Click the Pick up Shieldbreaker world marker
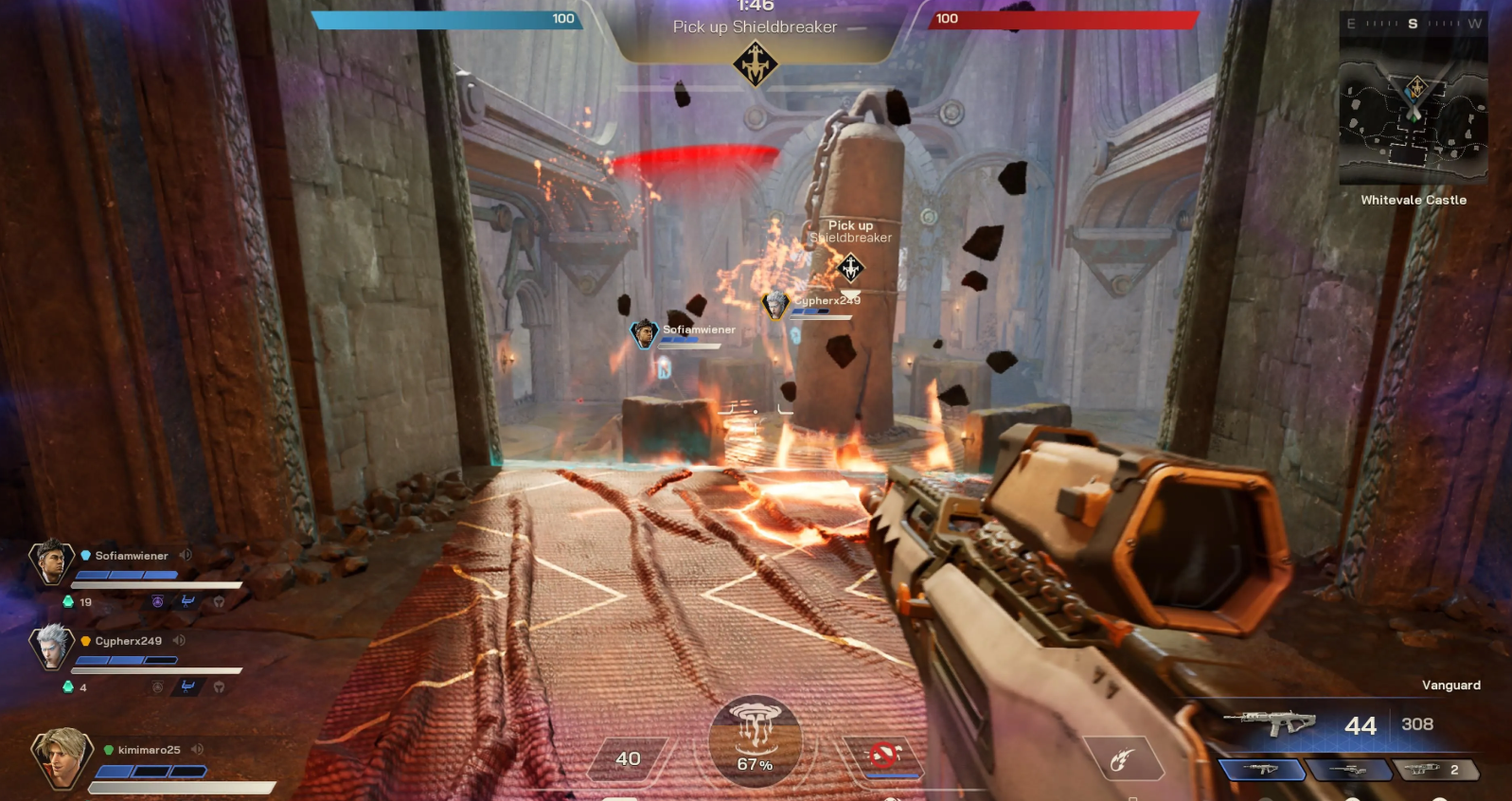Screen dimensions: 1512x801 tap(850, 268)
